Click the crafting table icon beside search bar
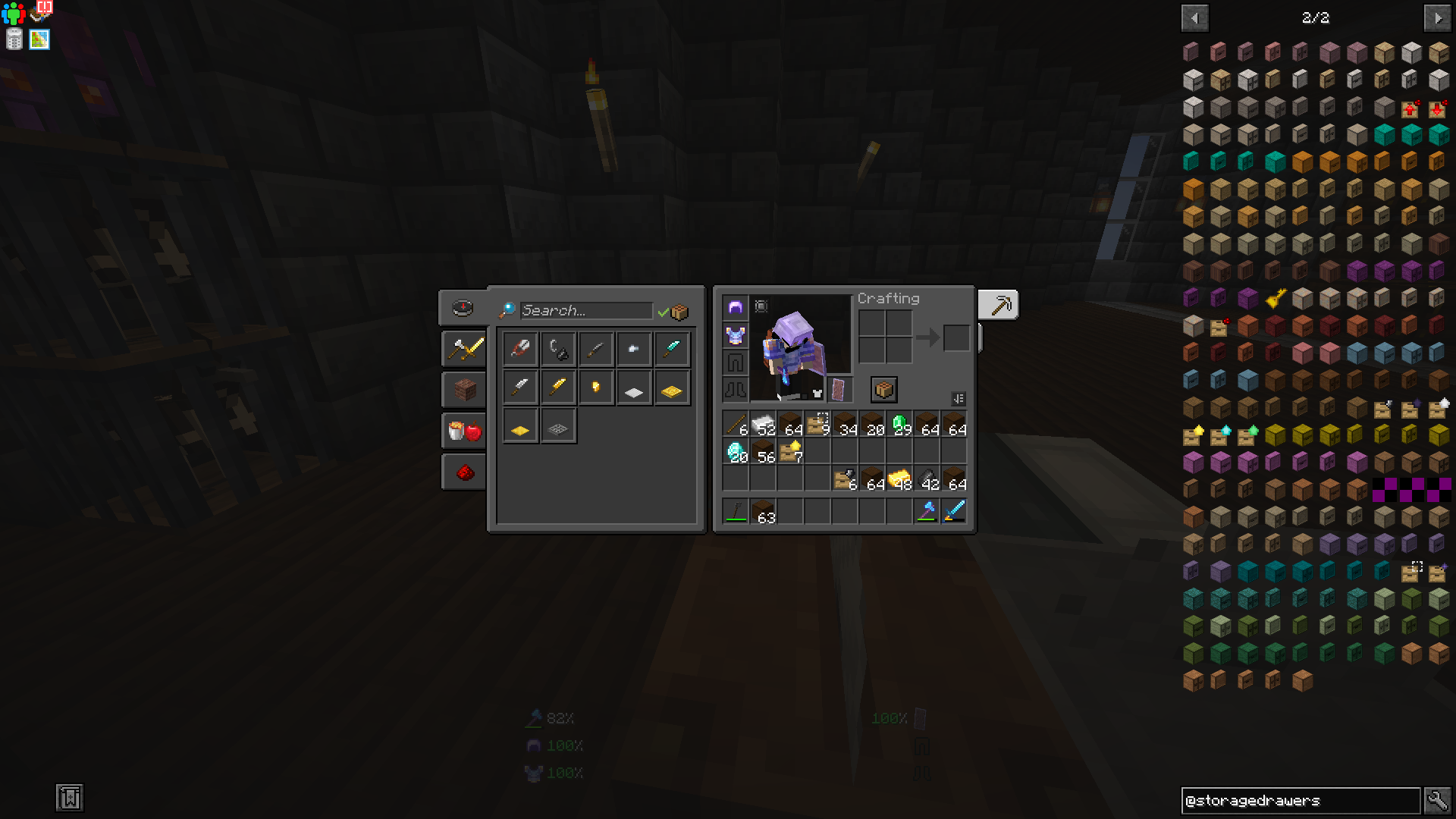Image resolution: width=1456 pixels, height=819 pixels. pyautogui.click(x=680, y=311)
